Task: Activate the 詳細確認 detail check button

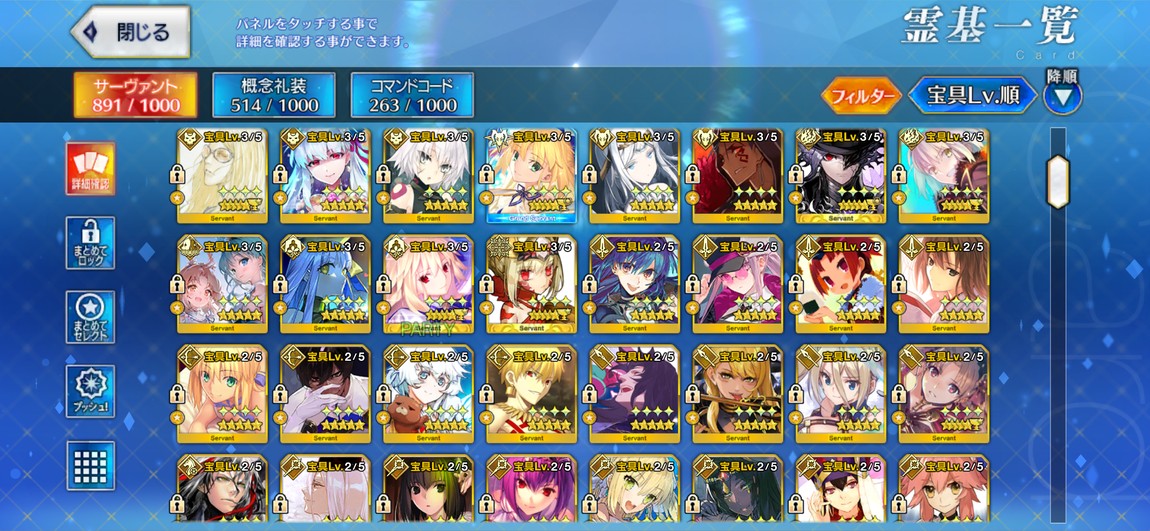Action: tap(90, 169)
